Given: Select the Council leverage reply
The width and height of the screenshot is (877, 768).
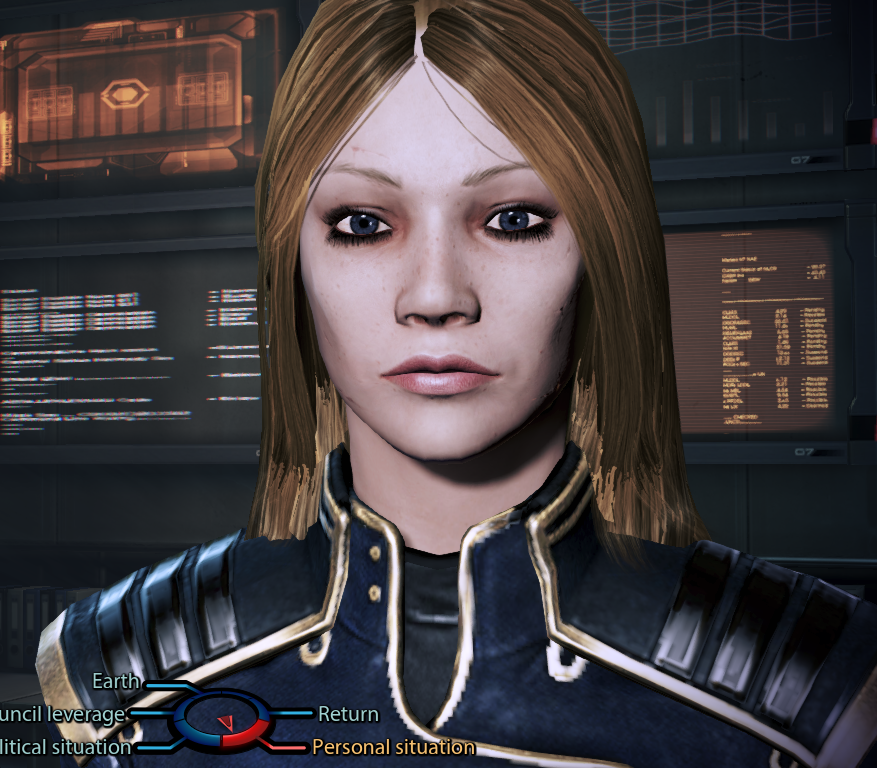Looking at the screenshot, I should pos(62,714).
